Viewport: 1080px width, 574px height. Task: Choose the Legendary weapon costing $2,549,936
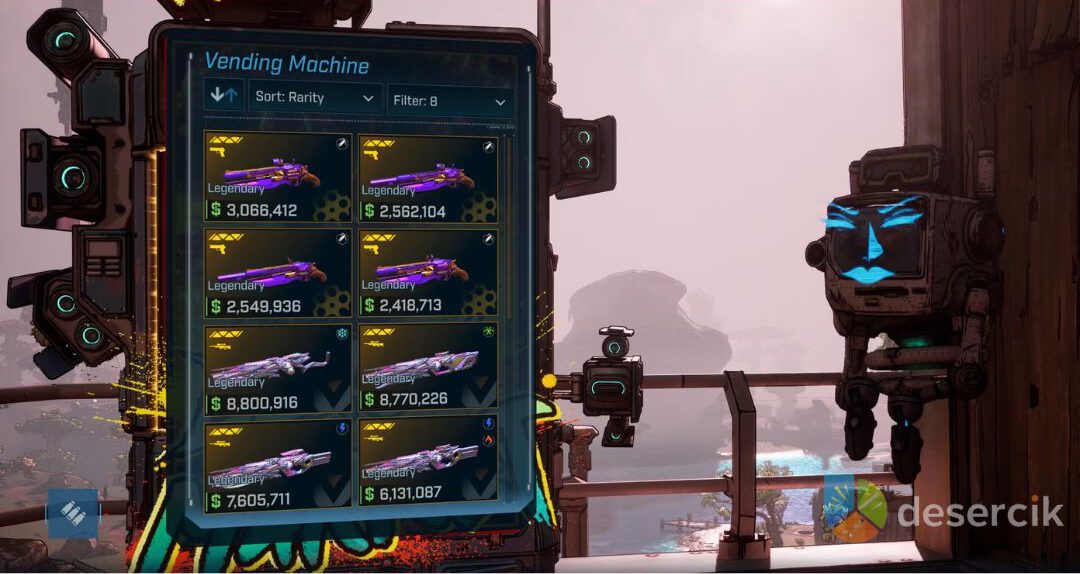click(278, 273)
